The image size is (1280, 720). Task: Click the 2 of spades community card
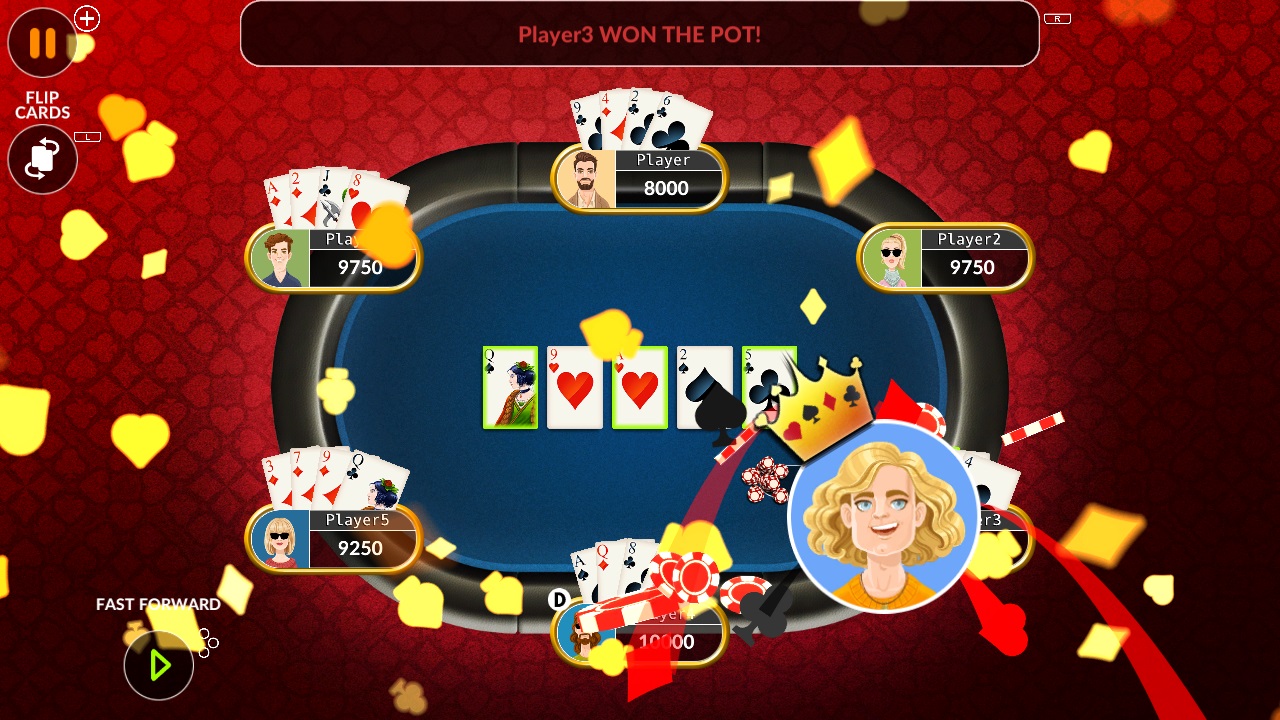point(705,387)
